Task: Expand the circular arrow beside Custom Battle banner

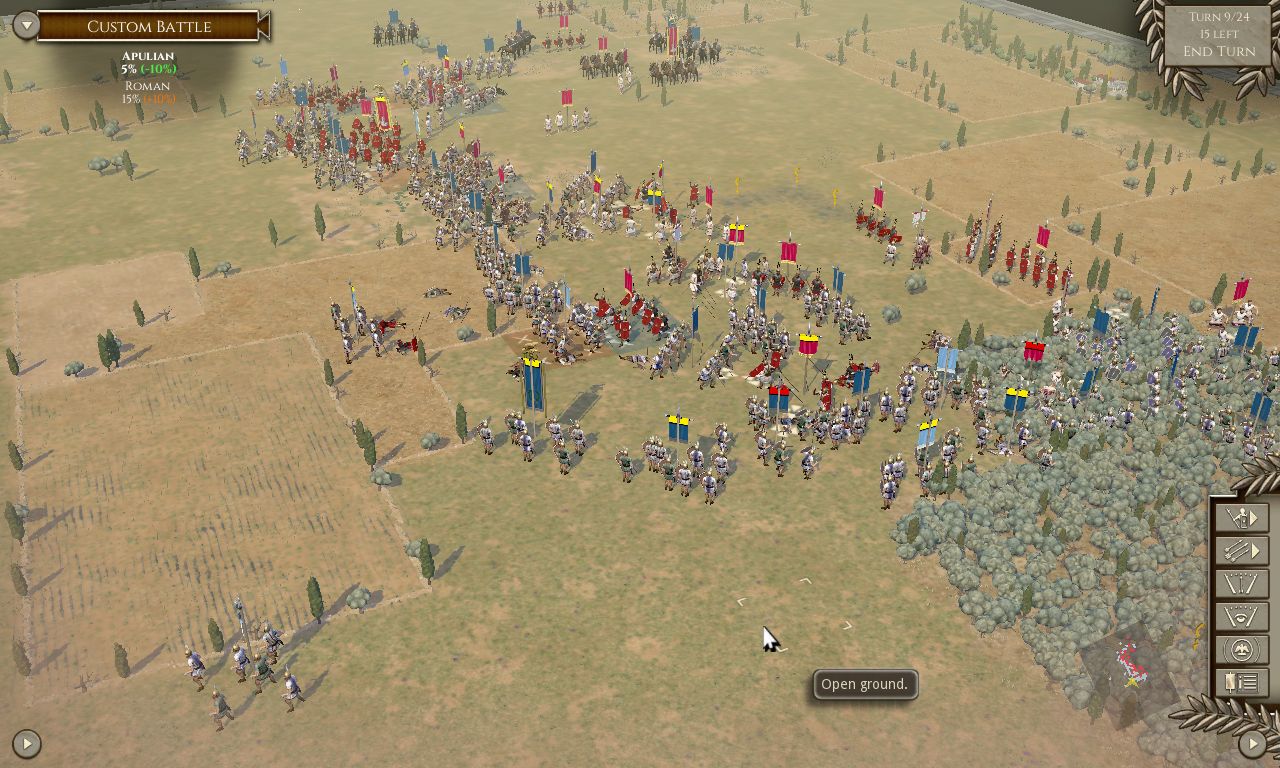Action: [x=25, y=26]
